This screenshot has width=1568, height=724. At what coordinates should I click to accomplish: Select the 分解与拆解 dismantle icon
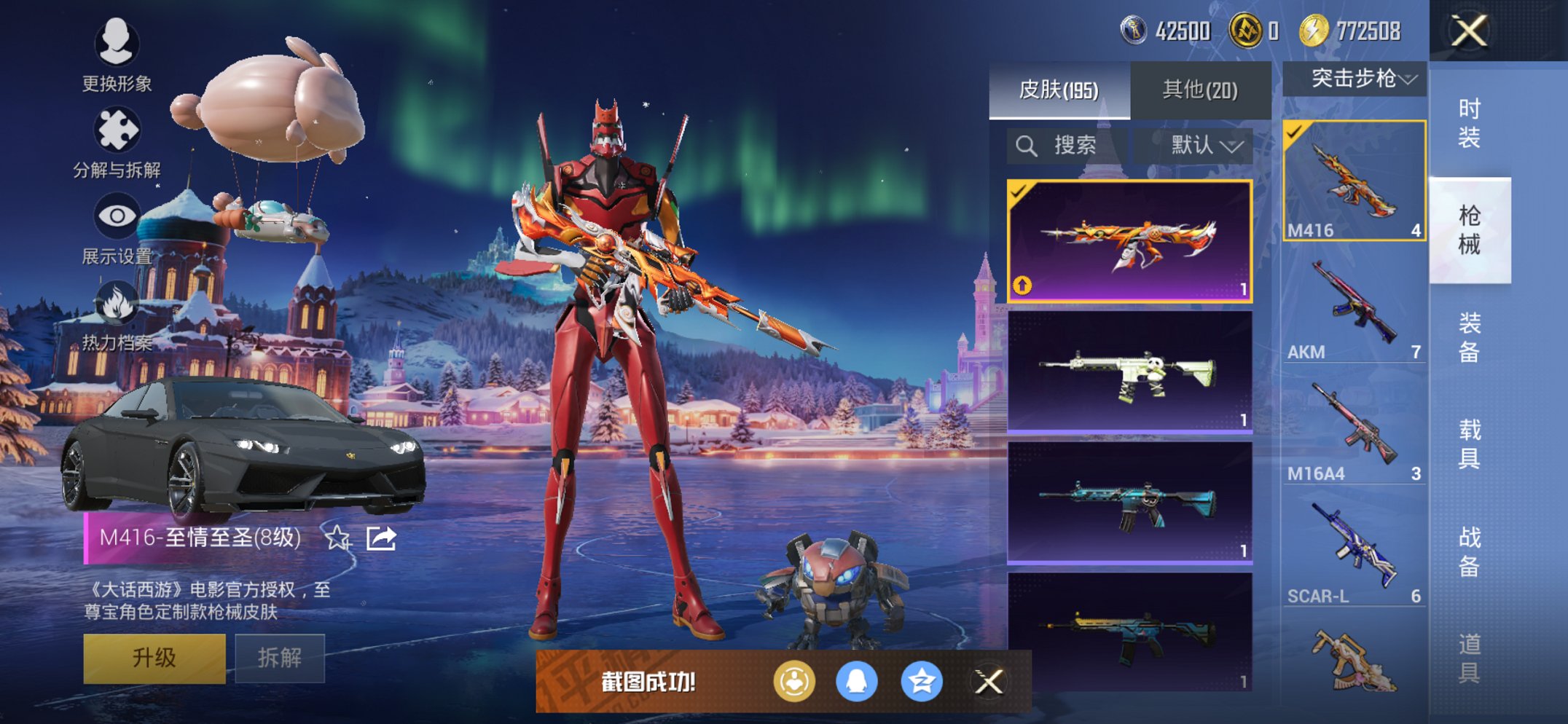point(117,131)
